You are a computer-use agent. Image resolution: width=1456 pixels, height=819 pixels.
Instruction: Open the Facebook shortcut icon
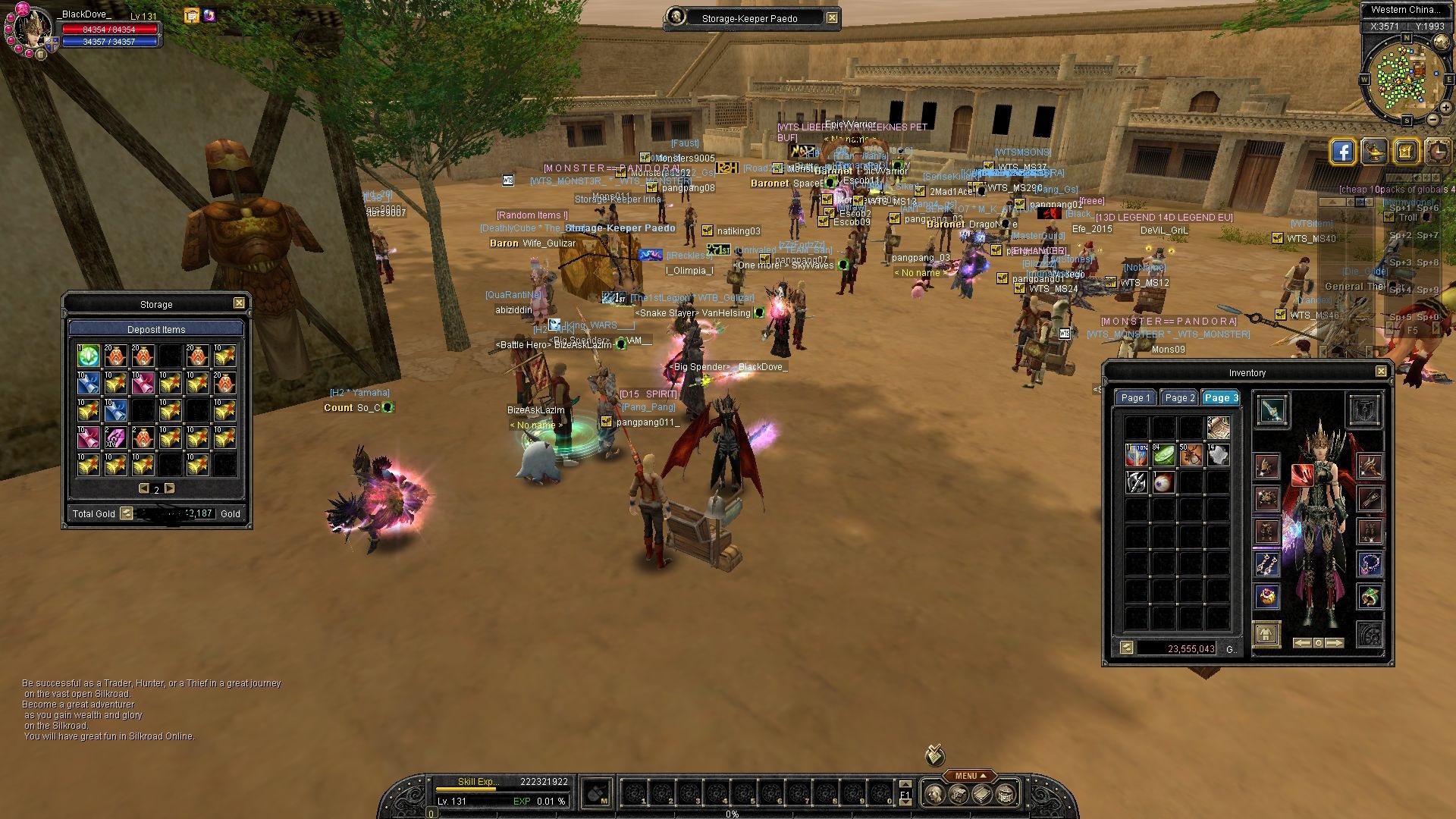click(1342, 152)
